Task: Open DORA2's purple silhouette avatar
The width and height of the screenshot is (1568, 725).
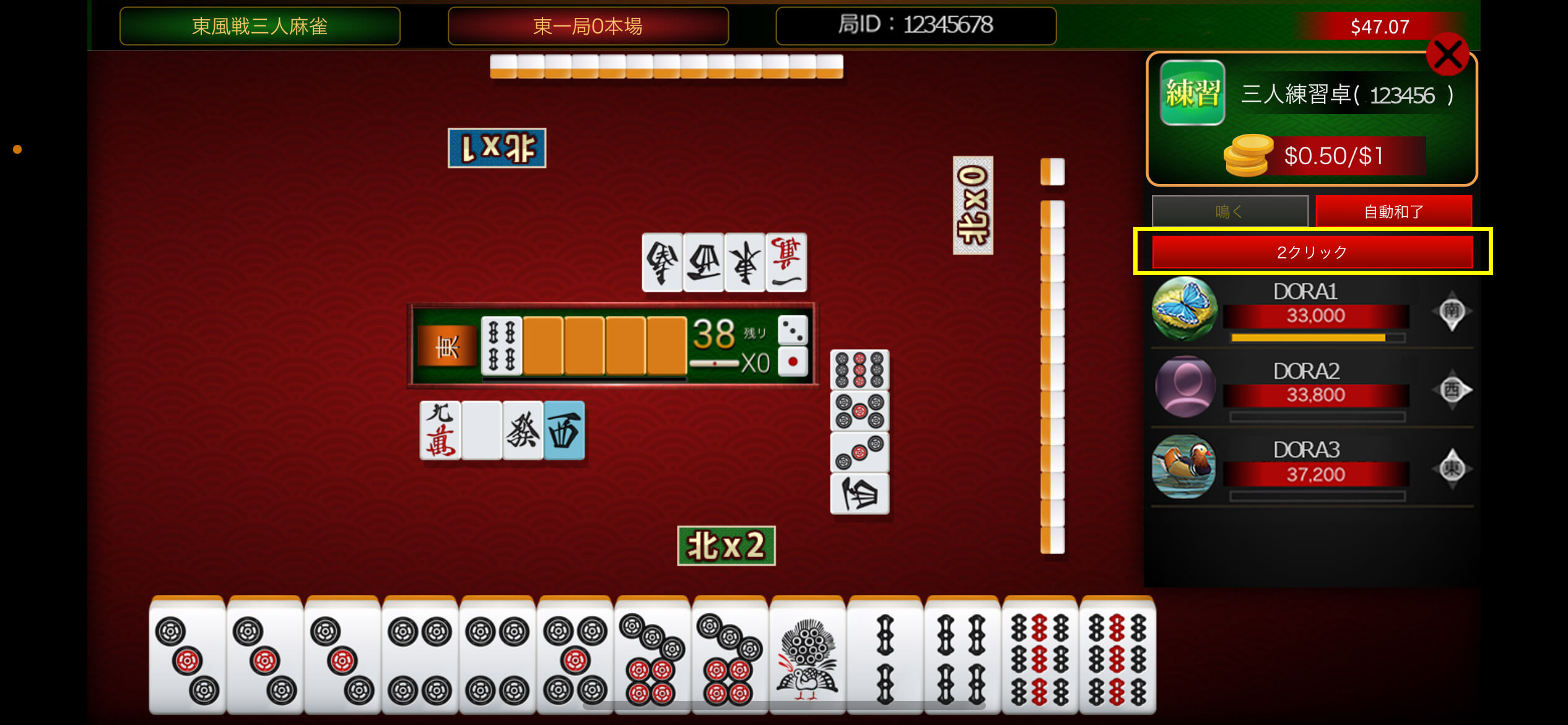Action: pyautogui.click(x=1184, y=387)
